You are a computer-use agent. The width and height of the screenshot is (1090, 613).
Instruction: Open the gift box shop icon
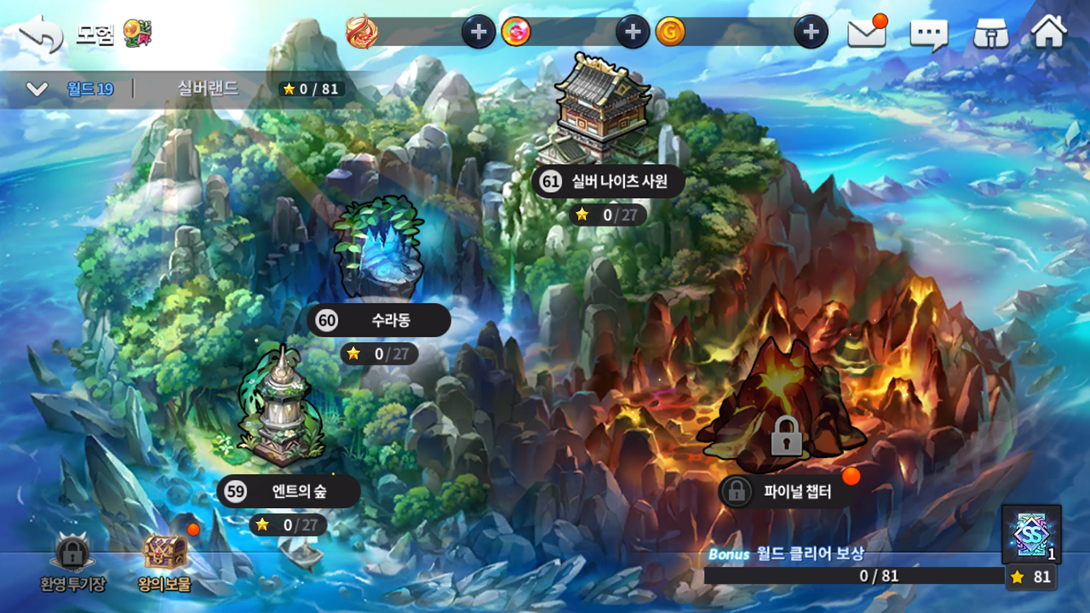[990, 34]
